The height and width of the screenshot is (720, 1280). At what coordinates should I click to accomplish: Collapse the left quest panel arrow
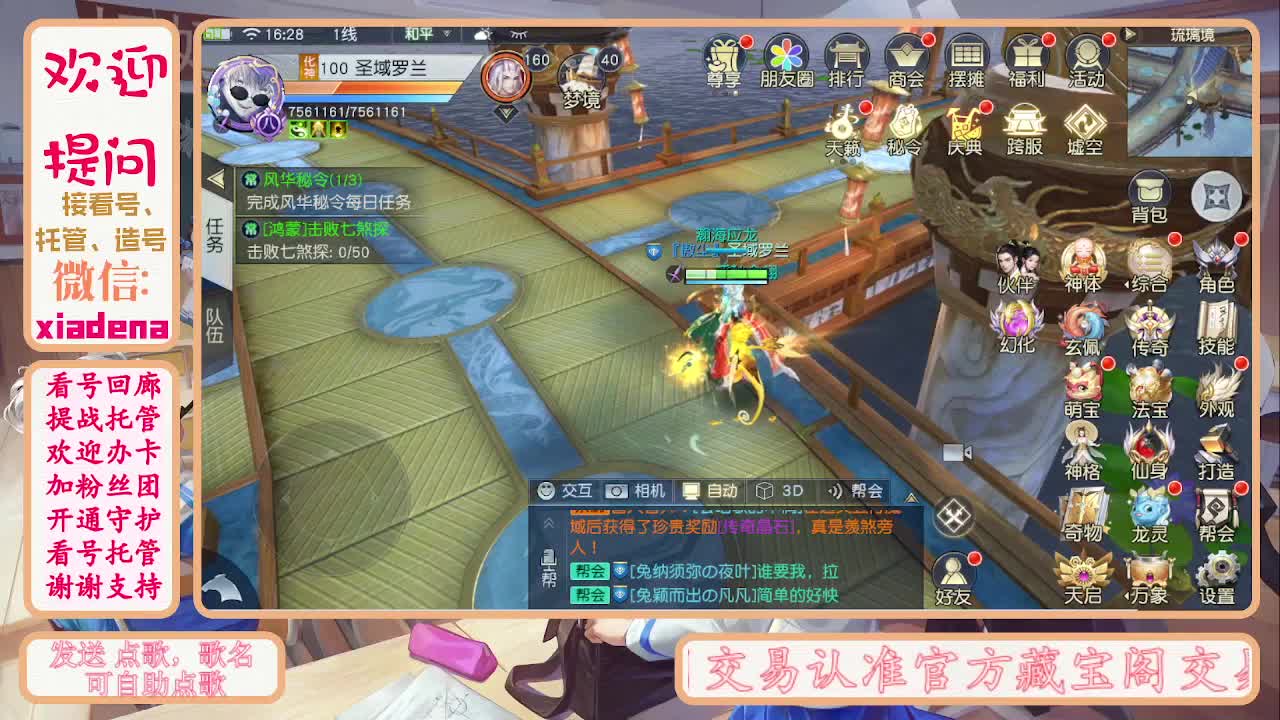[217, 178]
